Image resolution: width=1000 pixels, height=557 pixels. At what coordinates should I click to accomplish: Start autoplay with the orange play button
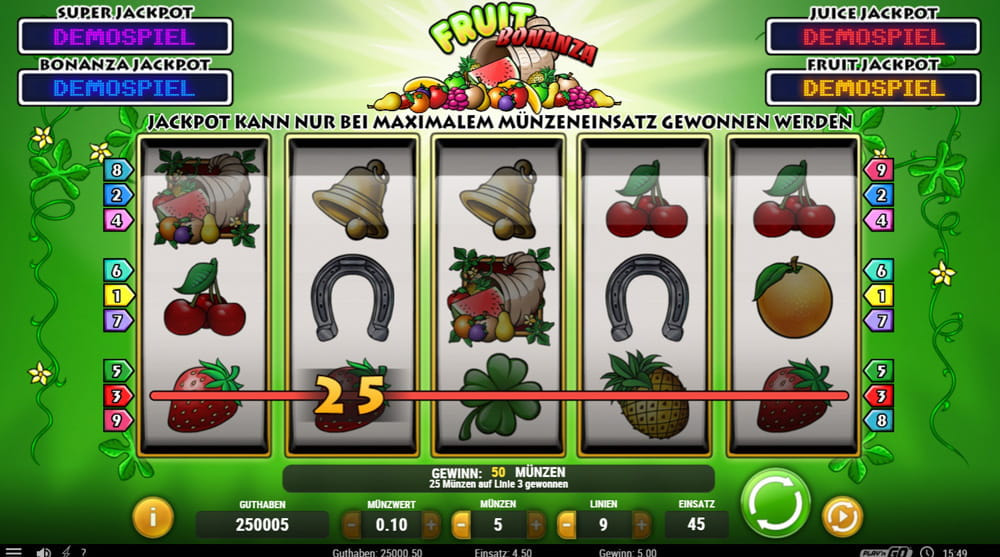point(842,517)
